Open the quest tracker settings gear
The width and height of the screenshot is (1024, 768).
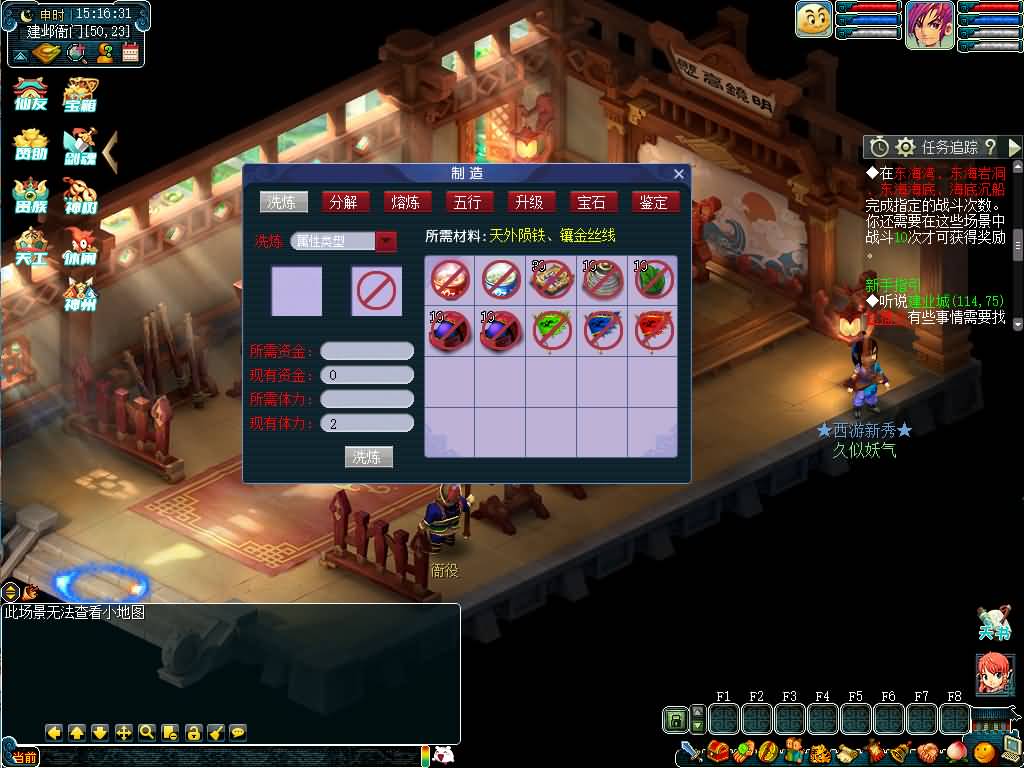point(906,147)
